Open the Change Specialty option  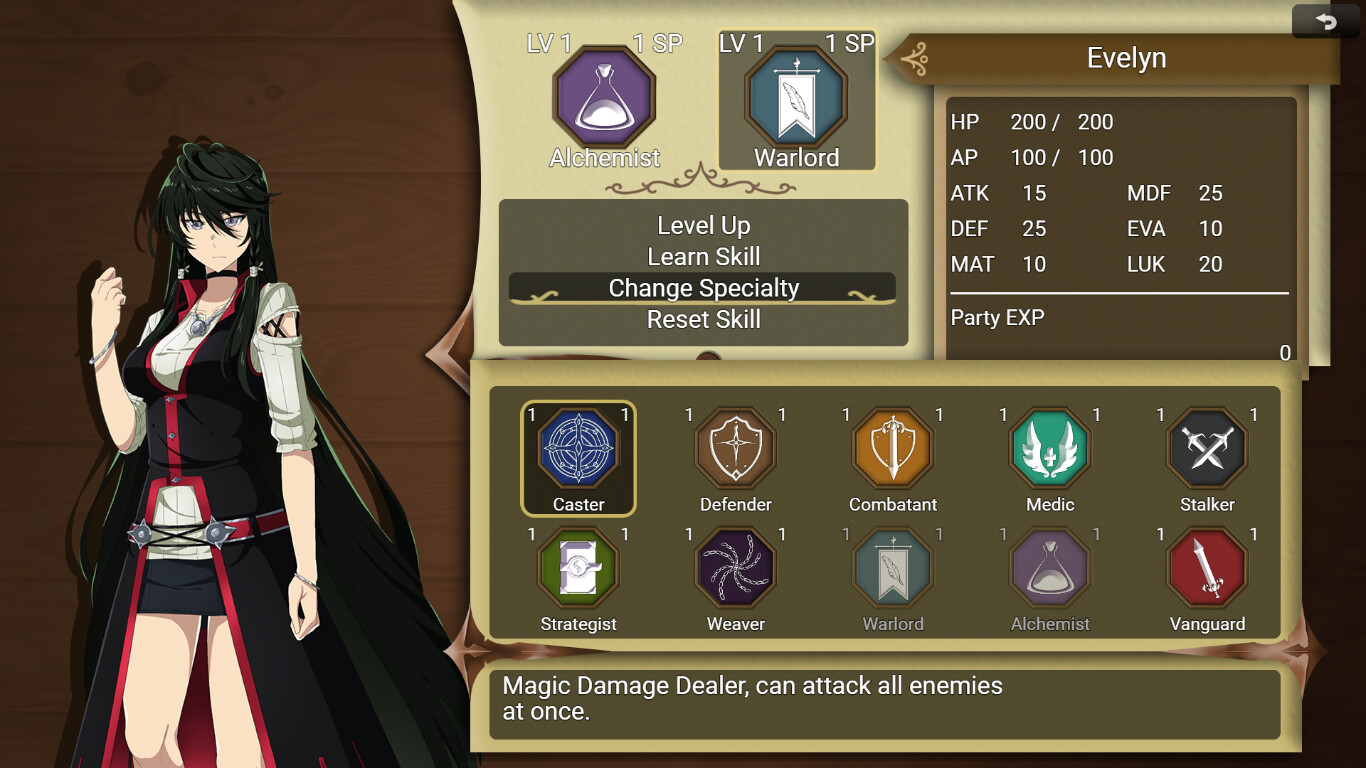703,288
